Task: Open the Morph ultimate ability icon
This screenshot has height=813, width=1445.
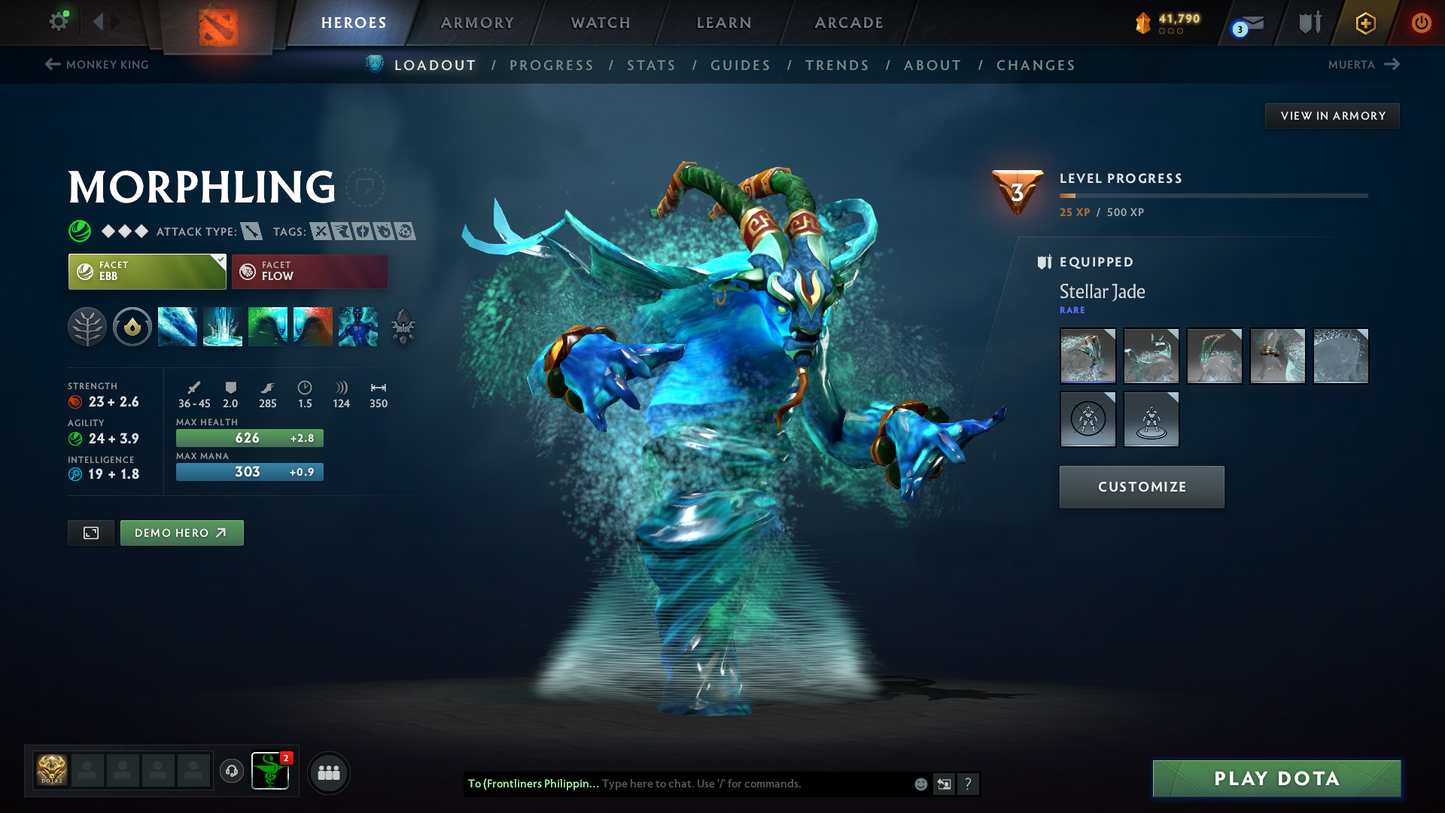Action: (357, 327)
